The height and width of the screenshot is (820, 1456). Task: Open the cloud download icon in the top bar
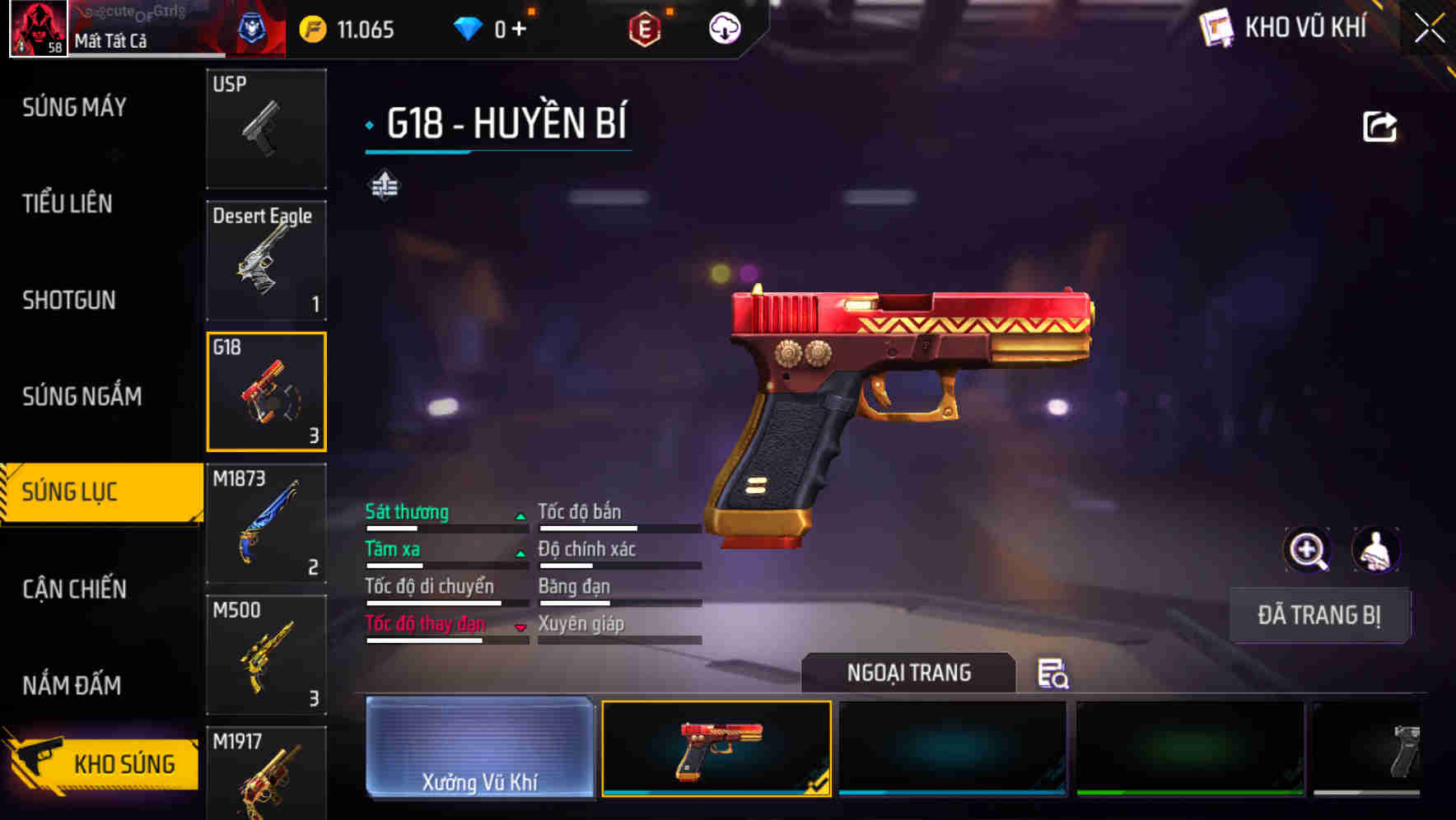coord(723,27)
